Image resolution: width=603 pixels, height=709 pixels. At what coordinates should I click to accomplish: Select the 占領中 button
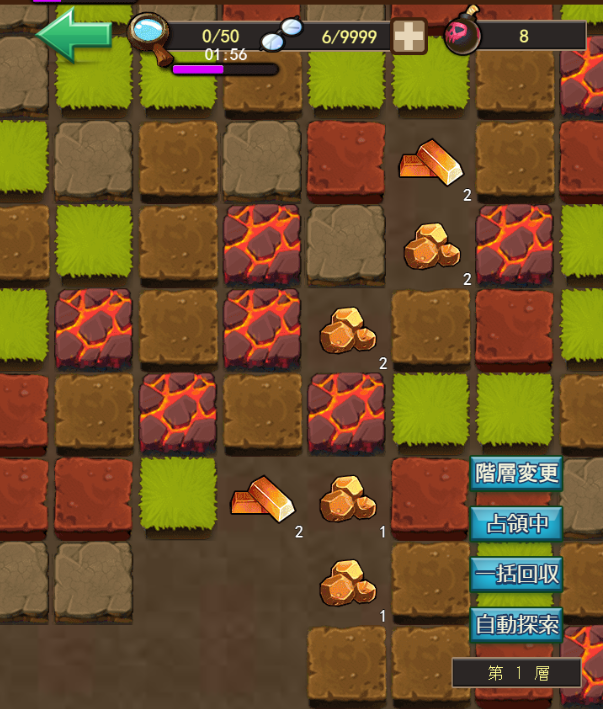(517, 522)
